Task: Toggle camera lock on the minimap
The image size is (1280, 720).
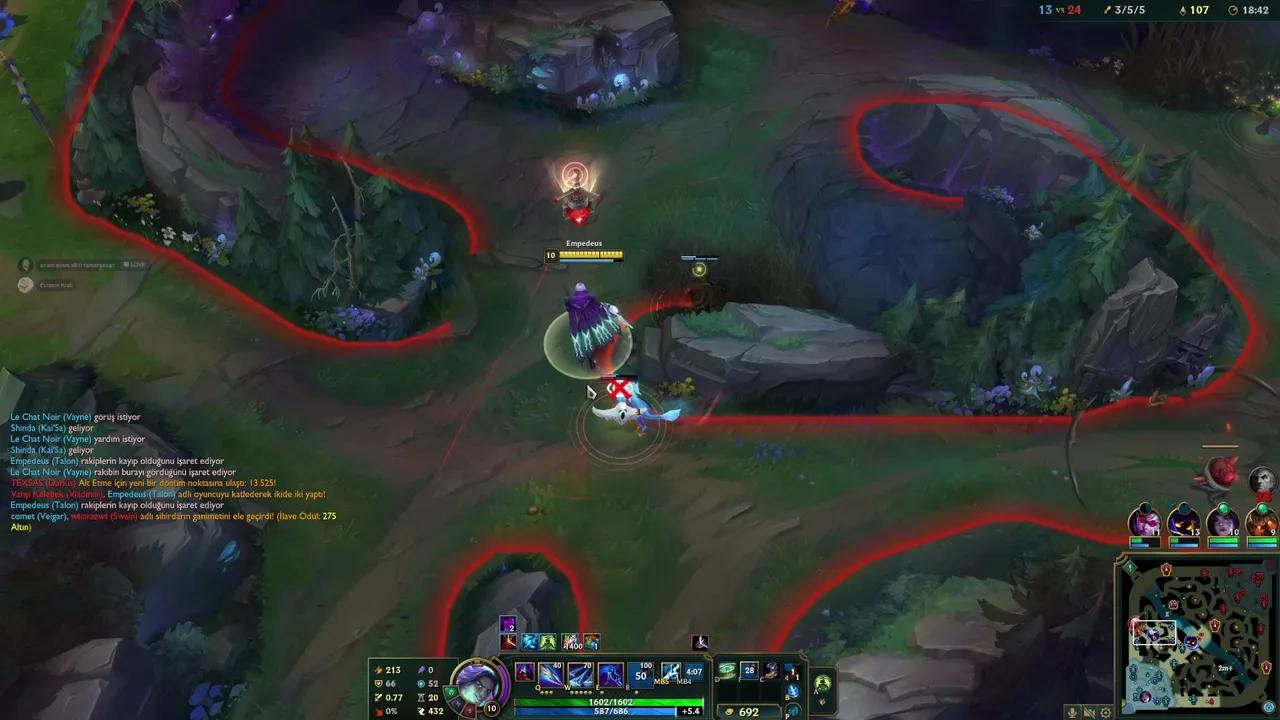Action: (x=1268, y=705)
